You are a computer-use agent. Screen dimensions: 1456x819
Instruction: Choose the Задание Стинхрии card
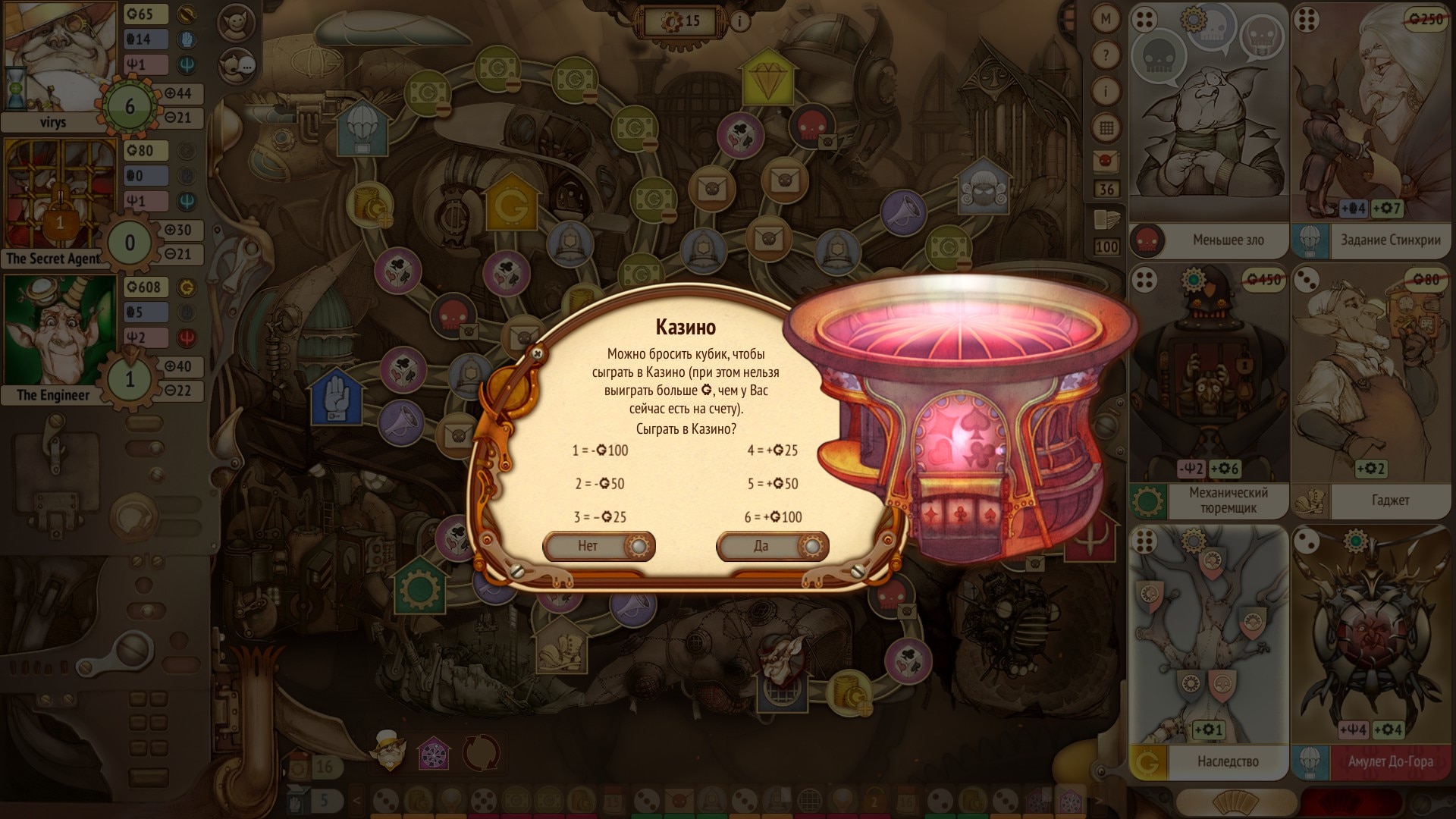pos(1371,130)
